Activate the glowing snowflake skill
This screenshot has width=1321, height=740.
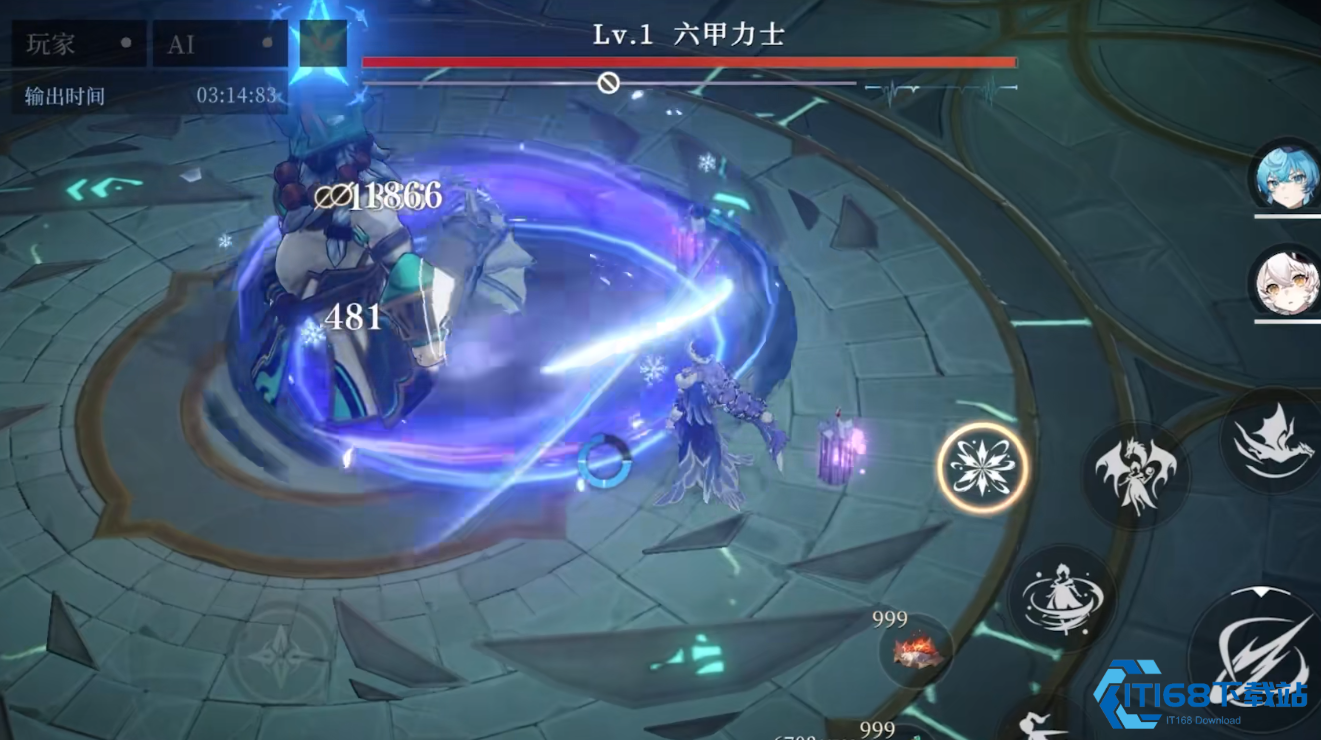[x=982, y=467]
